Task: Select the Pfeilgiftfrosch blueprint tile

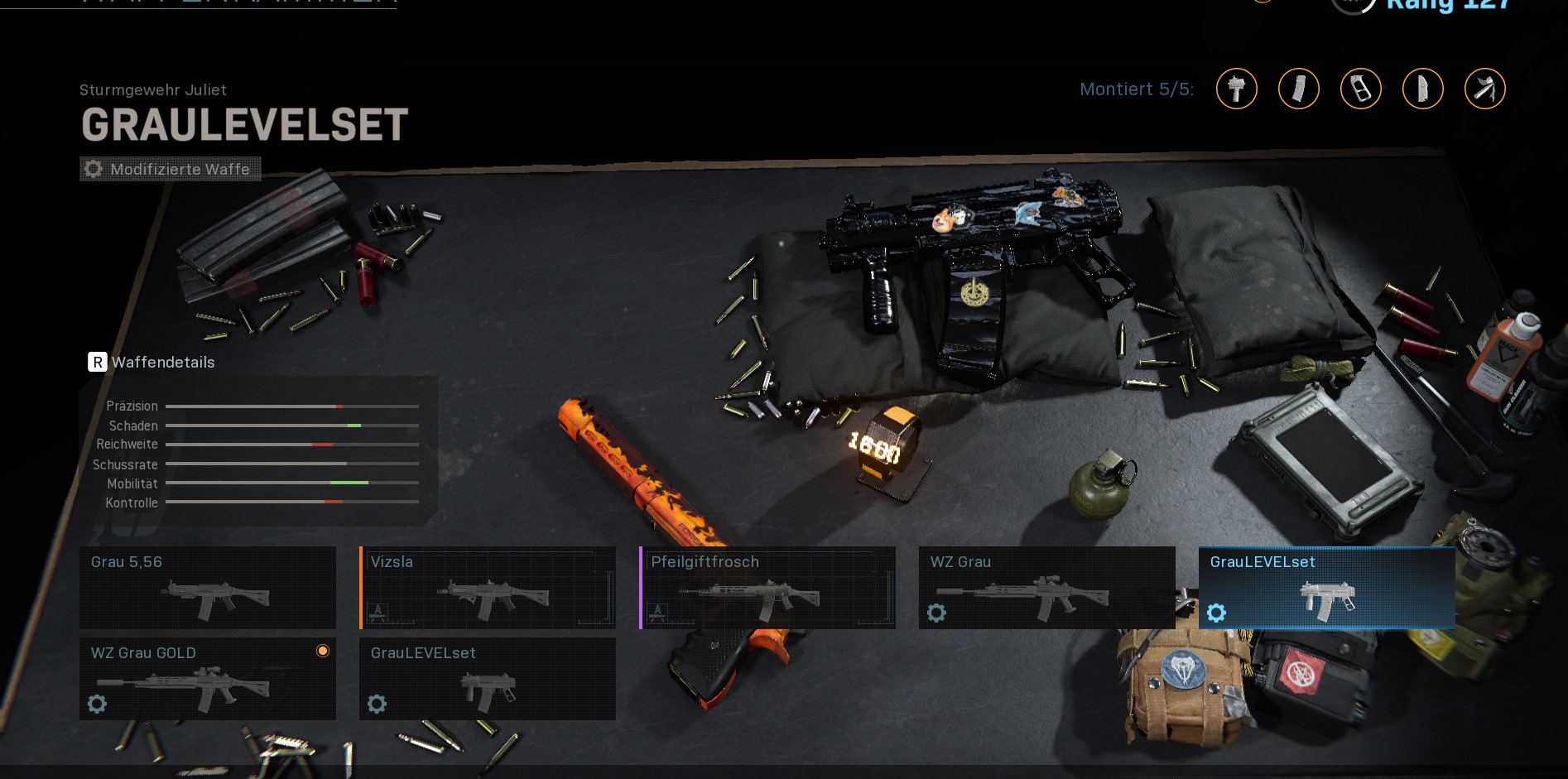Action: pos(767,587)
